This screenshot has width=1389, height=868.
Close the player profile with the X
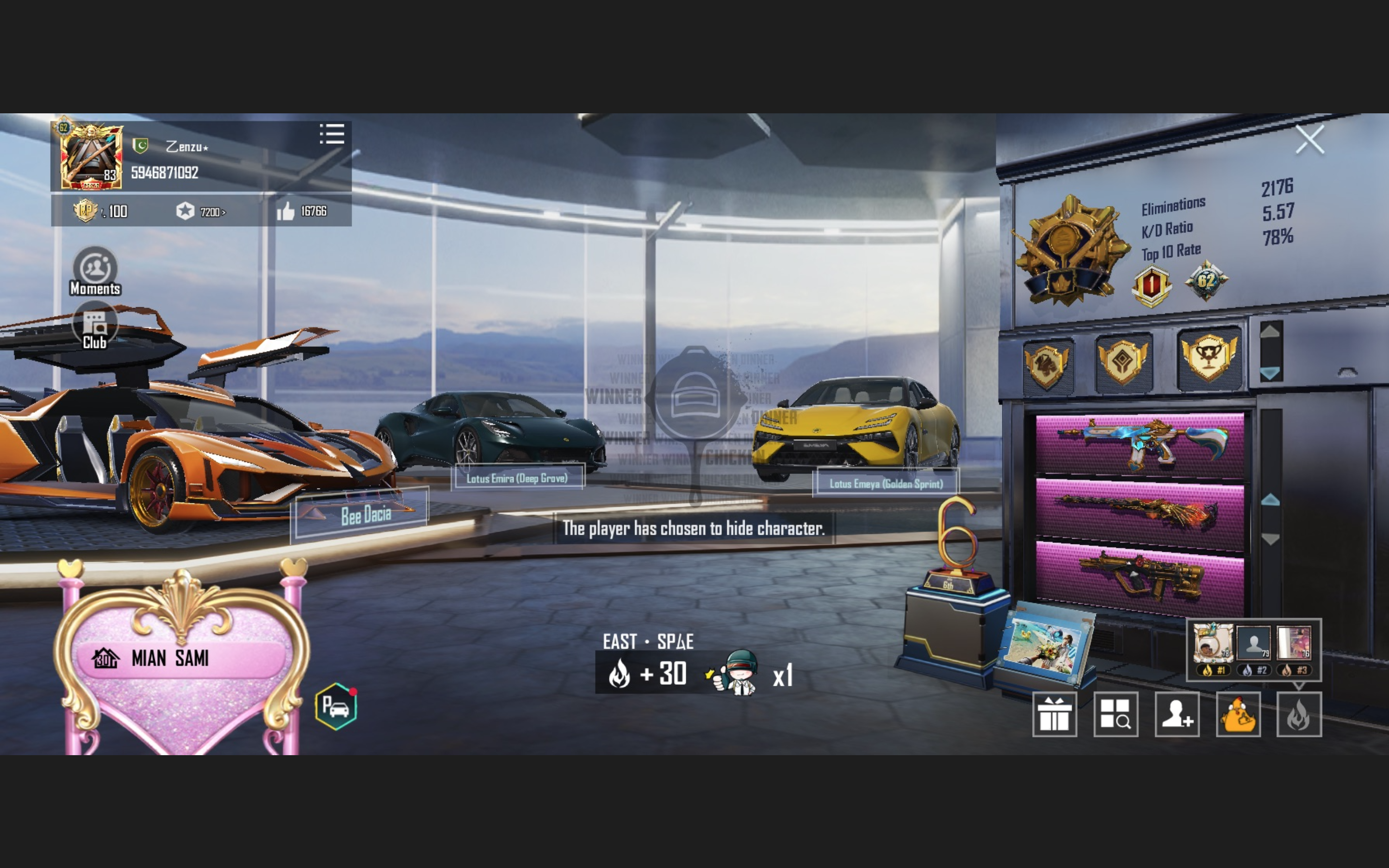click(1309, 139)
